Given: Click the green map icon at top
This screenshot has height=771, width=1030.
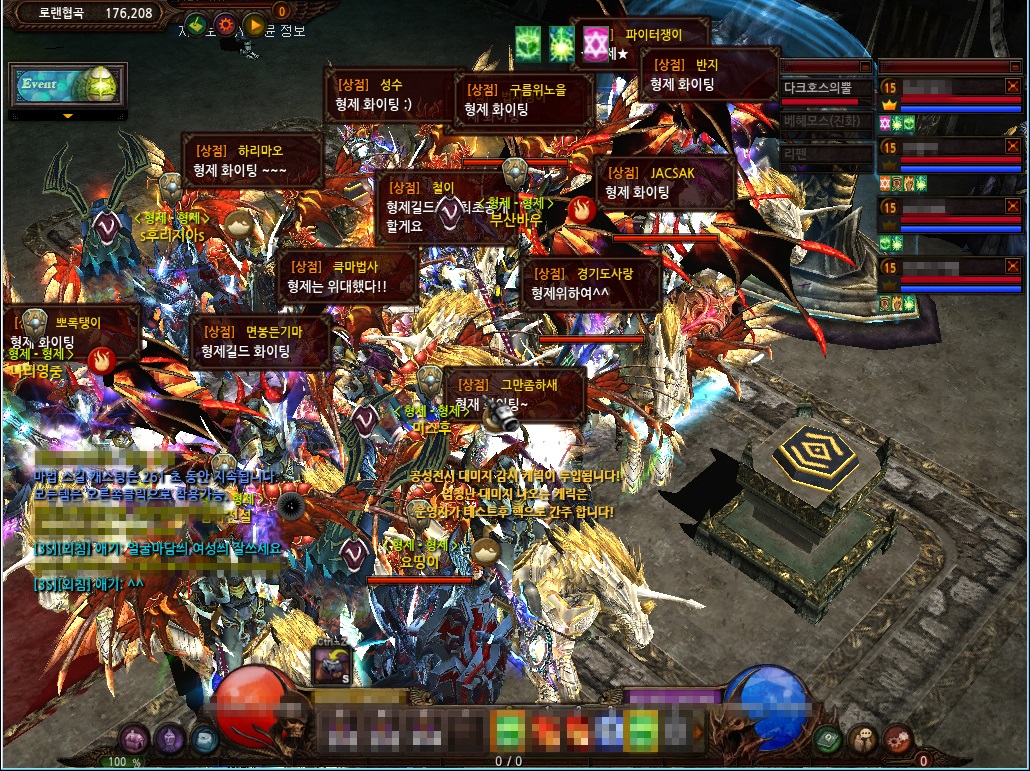Looking at the screenshot, I should [196, 25].
